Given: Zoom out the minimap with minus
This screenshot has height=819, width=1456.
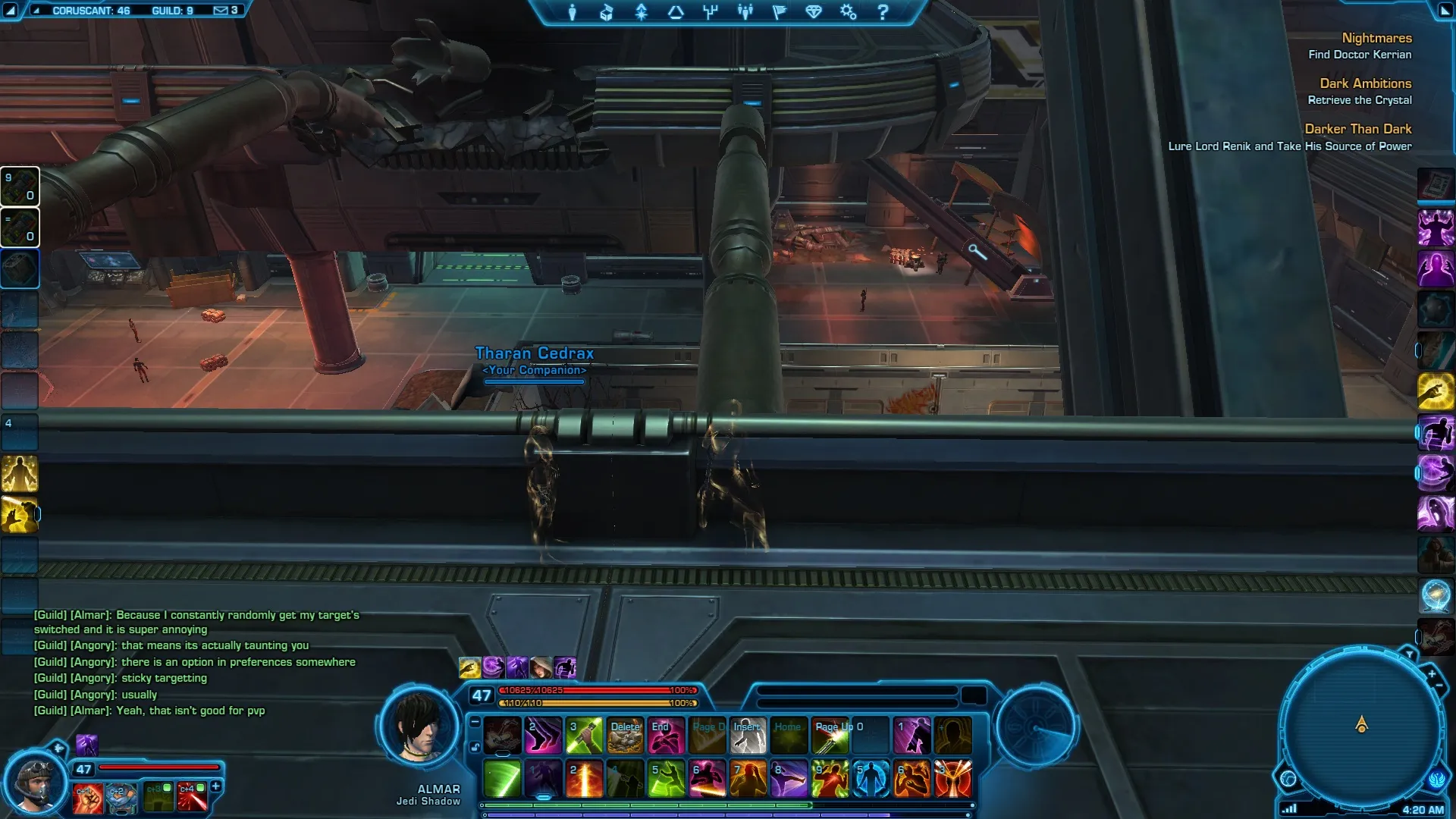Looking at the screenshot, I should coord(1439,686).
